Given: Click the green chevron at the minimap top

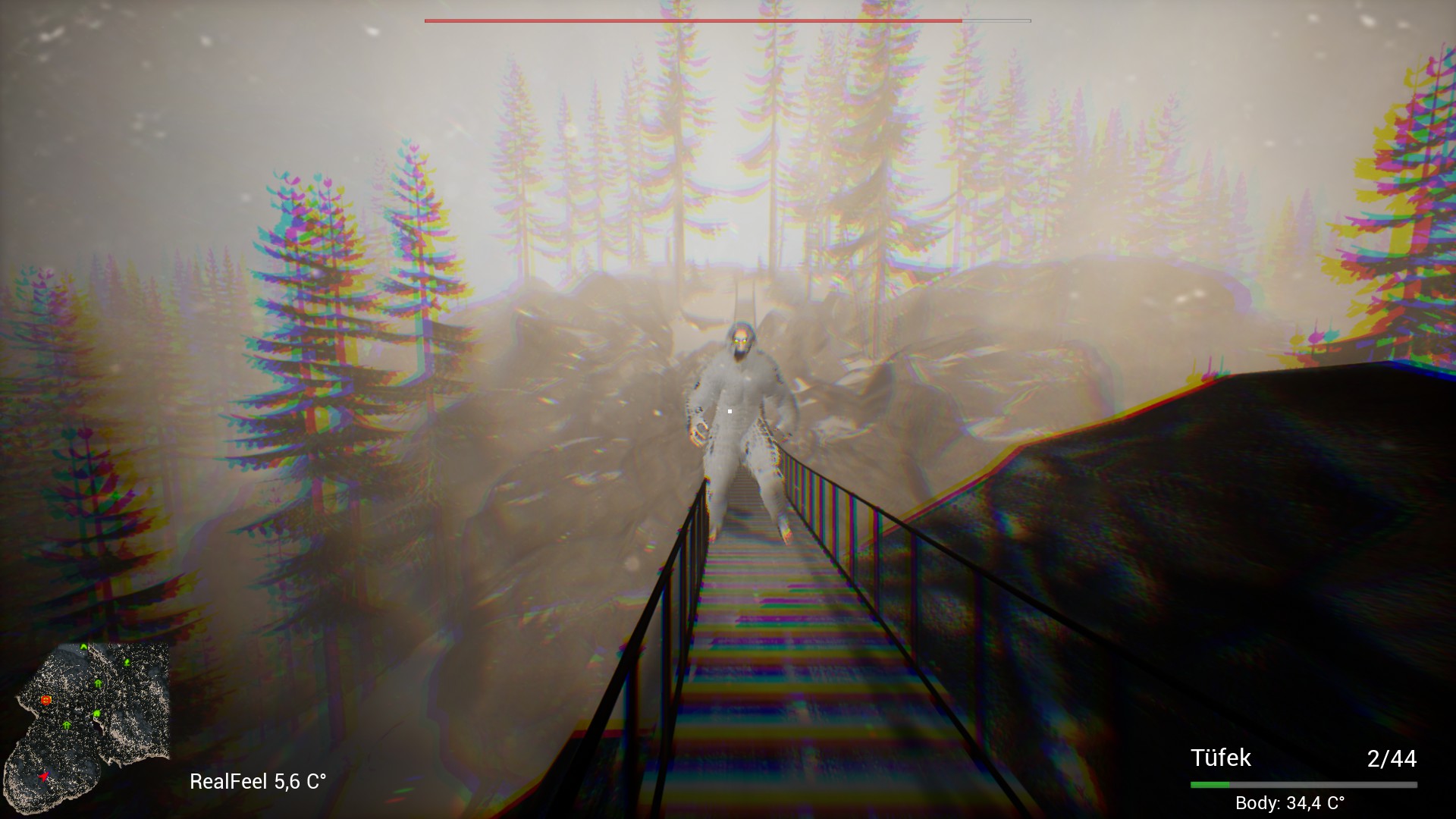Looking at the screenshot, I should click(83, 646).
